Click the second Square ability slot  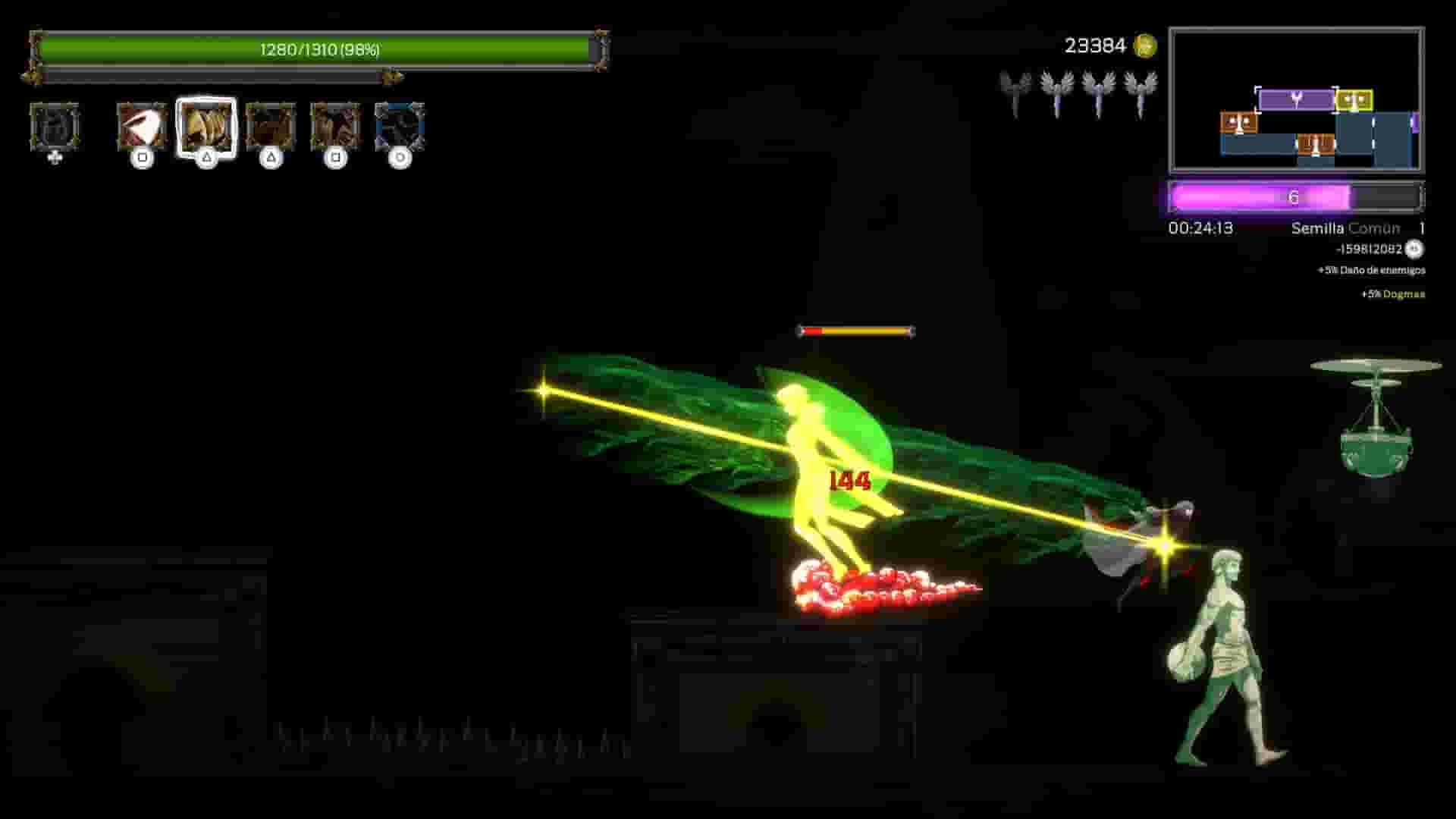[334, 125]
